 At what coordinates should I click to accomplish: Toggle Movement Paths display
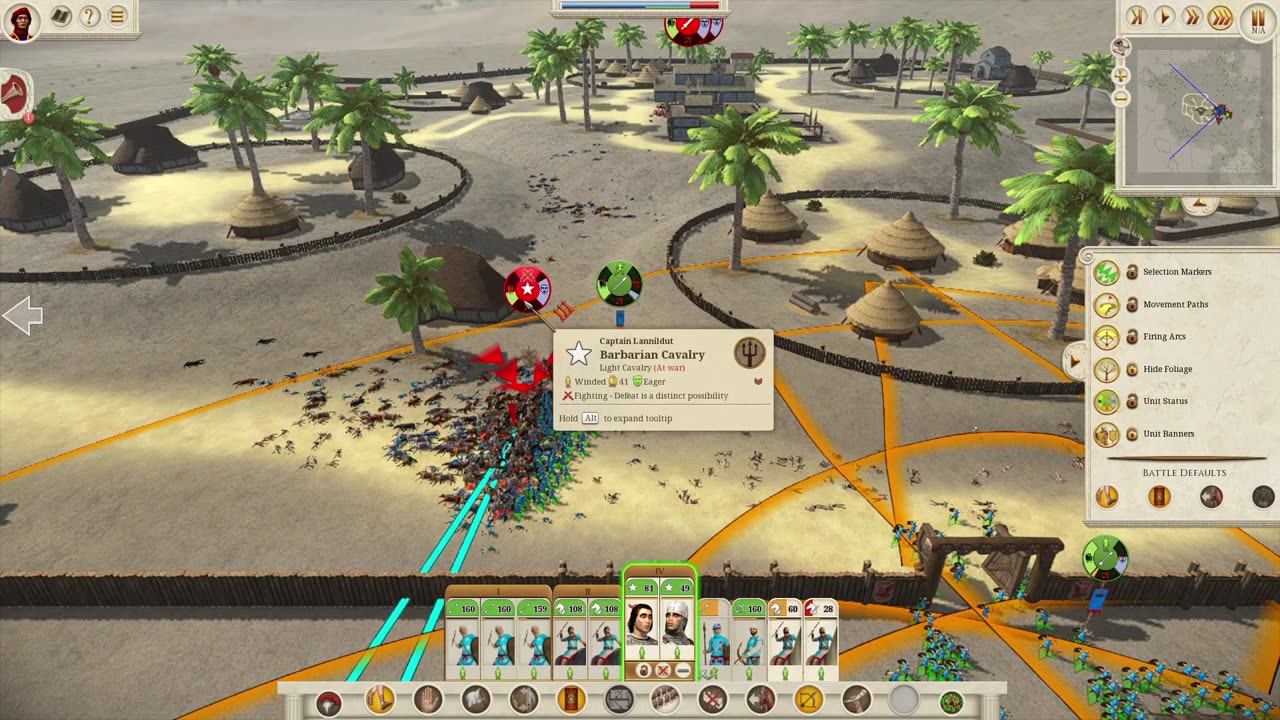pyautogui.click(x=1106, y=304)
